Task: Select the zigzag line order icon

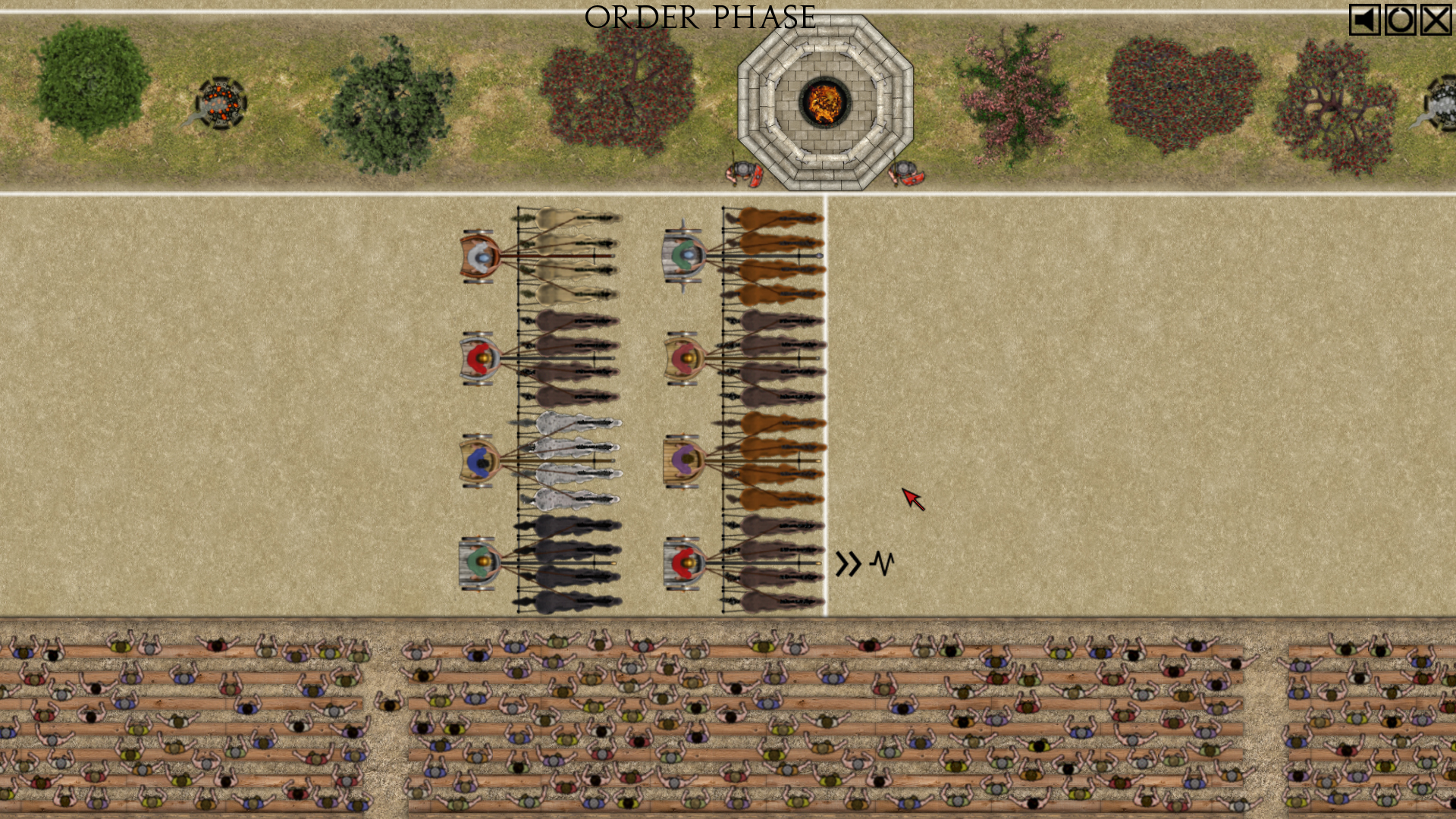Action: 882,563
